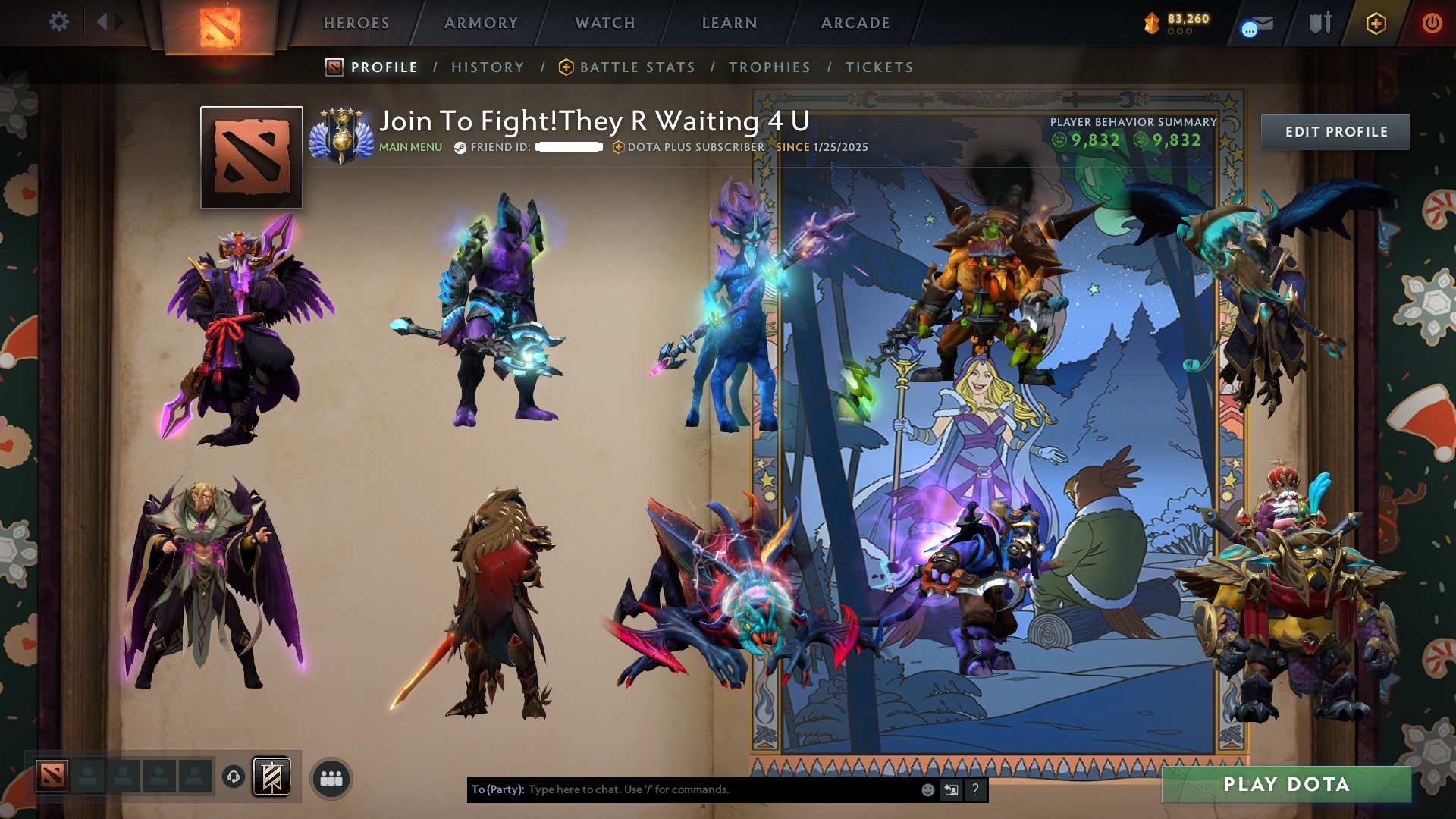Switch to the BATTLE STATS tab
Image resolution: width=1456 pixels, height=819 pixels.
[636, 67]
